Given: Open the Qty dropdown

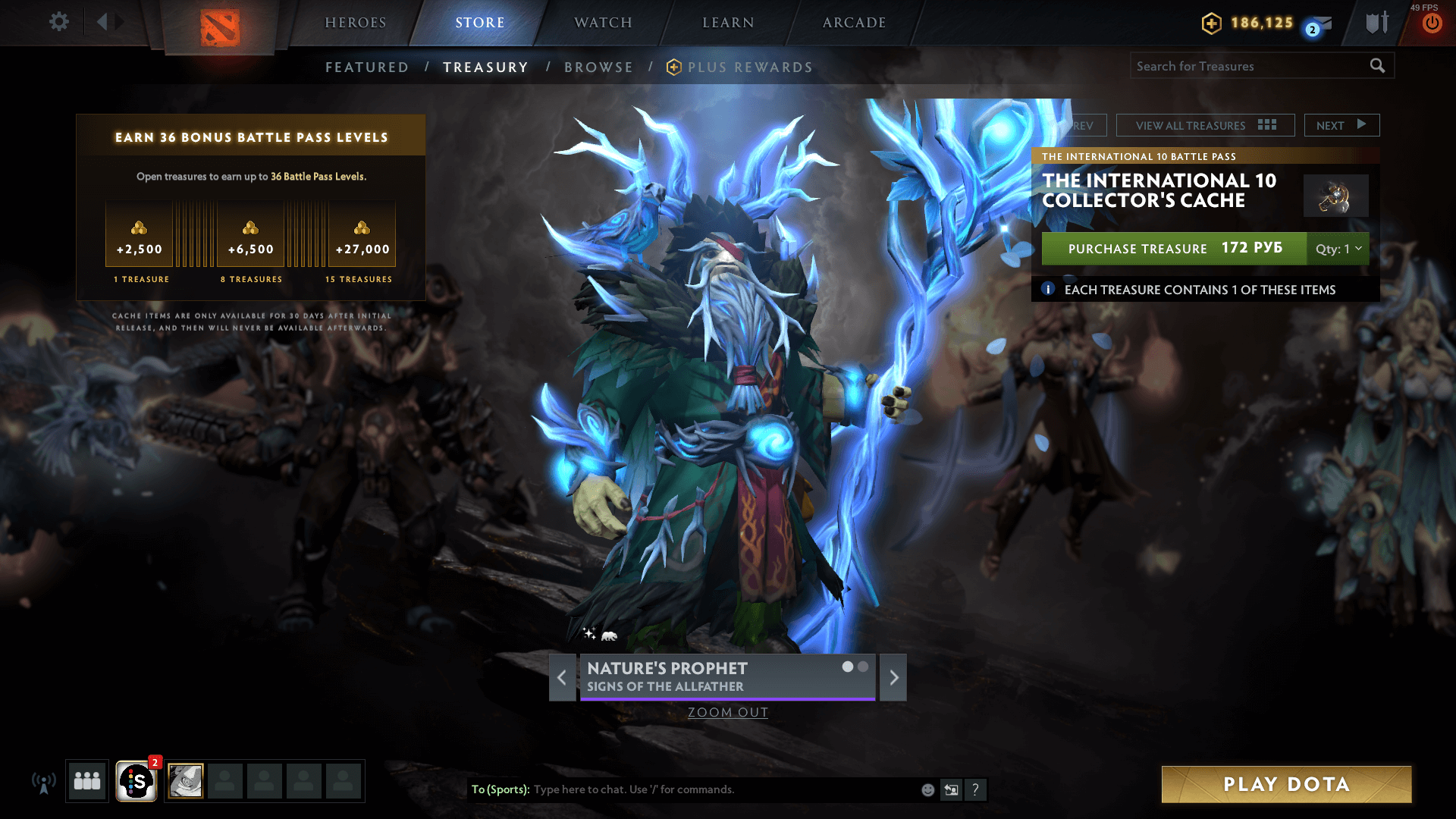Looking at the screenshot, I should (x=1338, y=249).
